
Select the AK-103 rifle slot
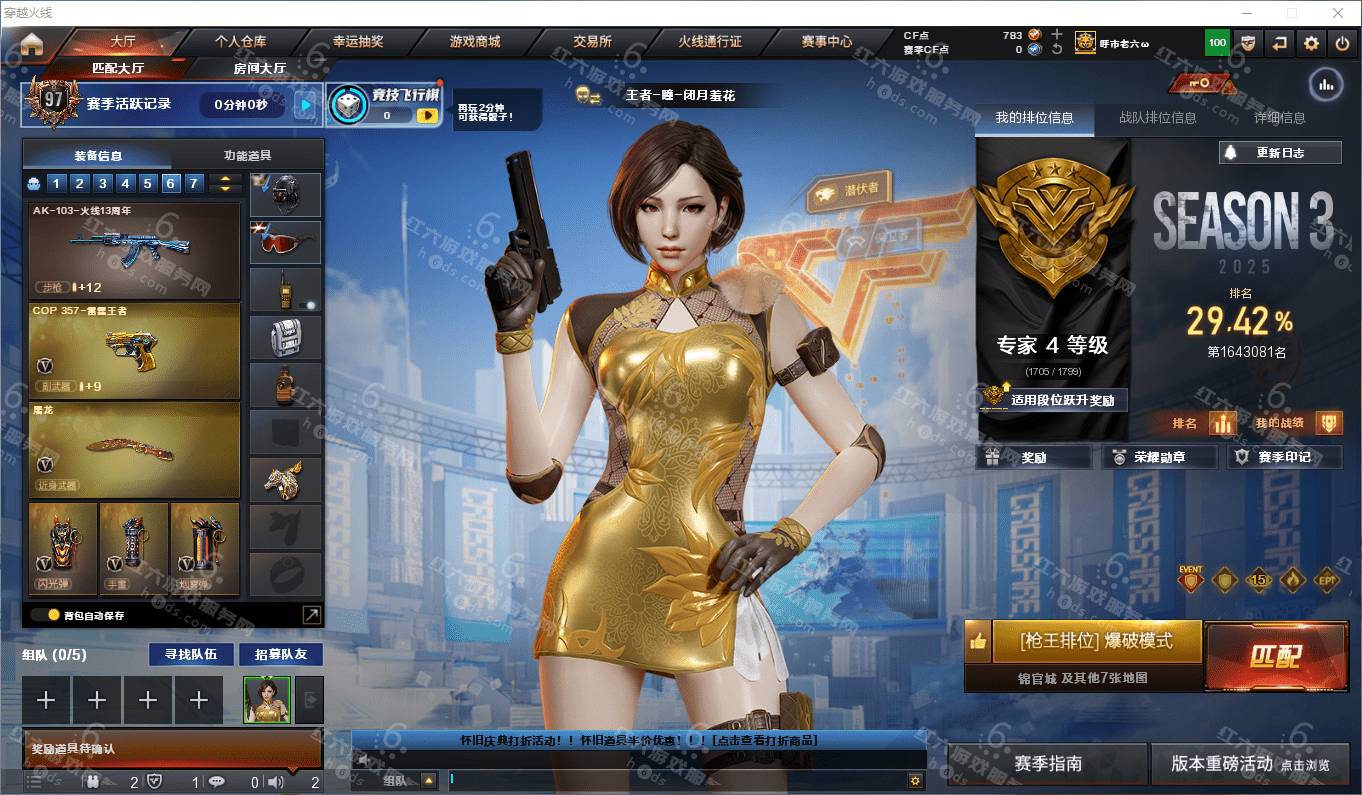coord(134,251)
